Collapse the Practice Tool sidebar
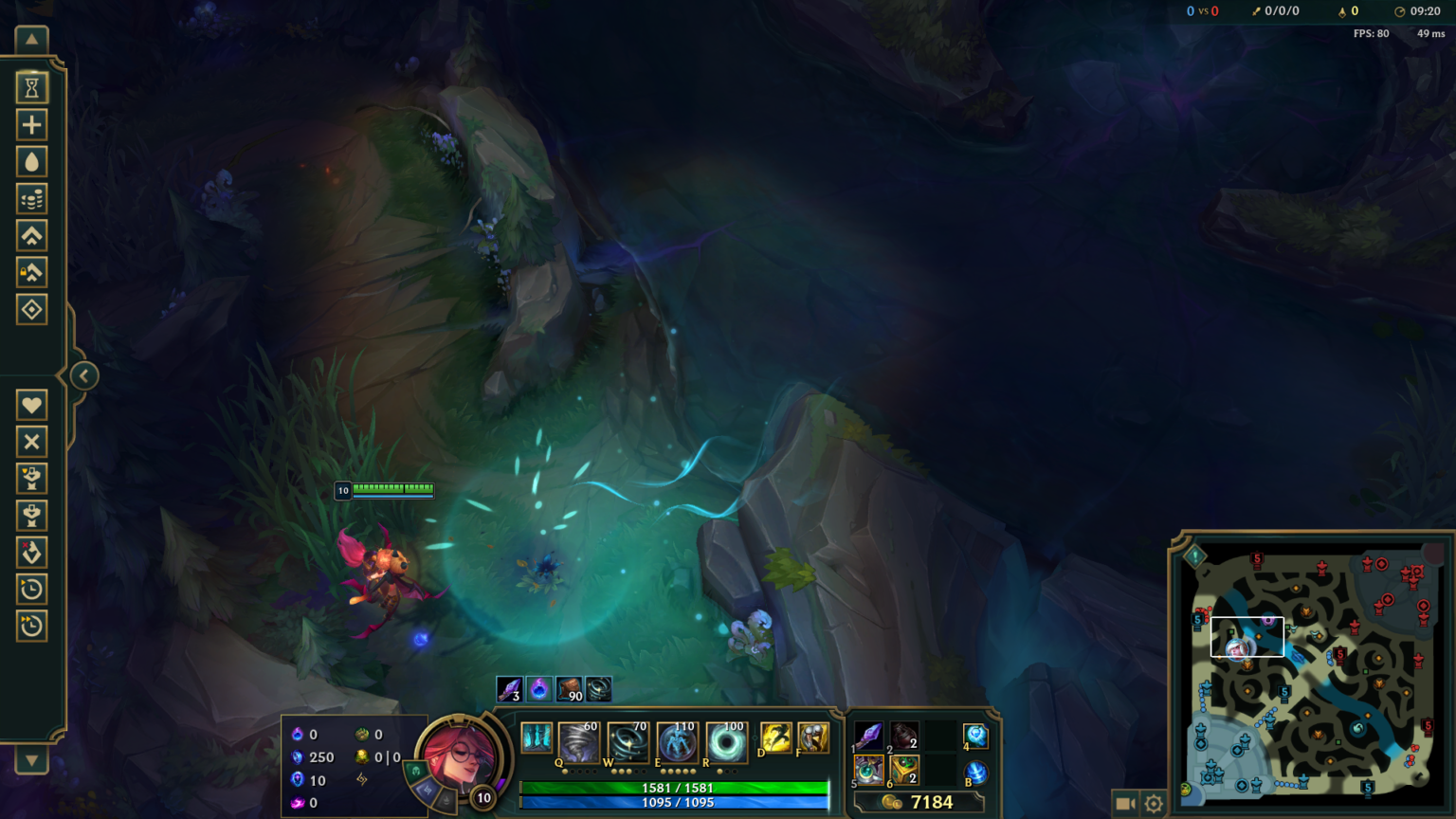 (83, 375)
